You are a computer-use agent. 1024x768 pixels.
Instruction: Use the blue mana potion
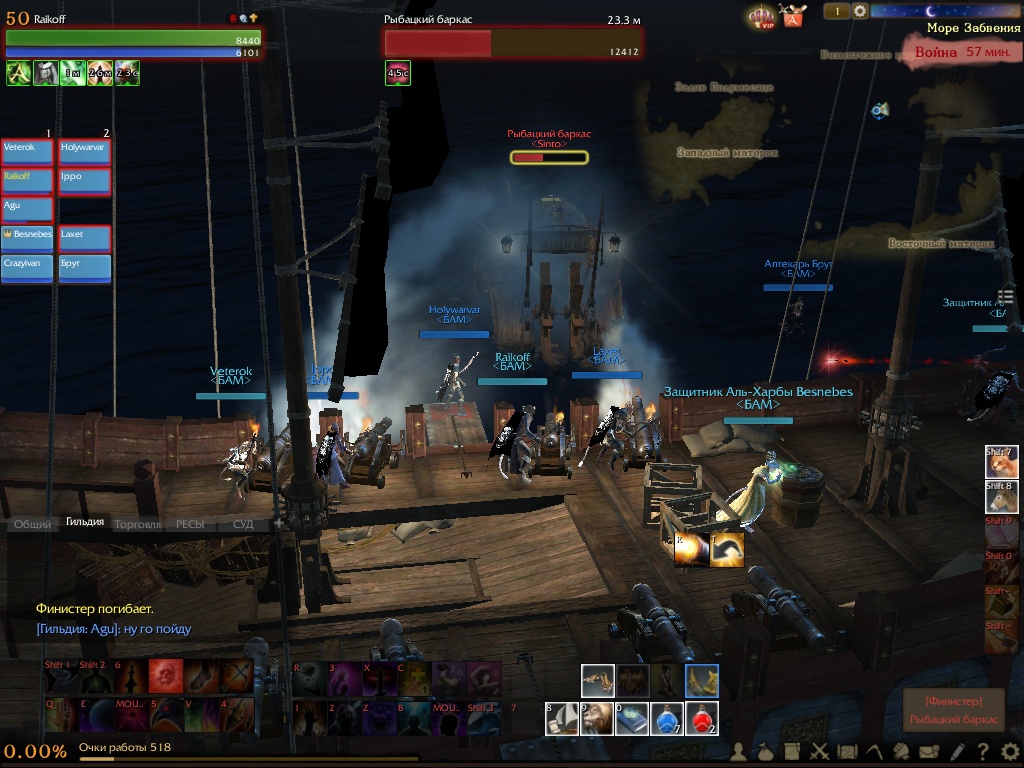tap(667, 719)
